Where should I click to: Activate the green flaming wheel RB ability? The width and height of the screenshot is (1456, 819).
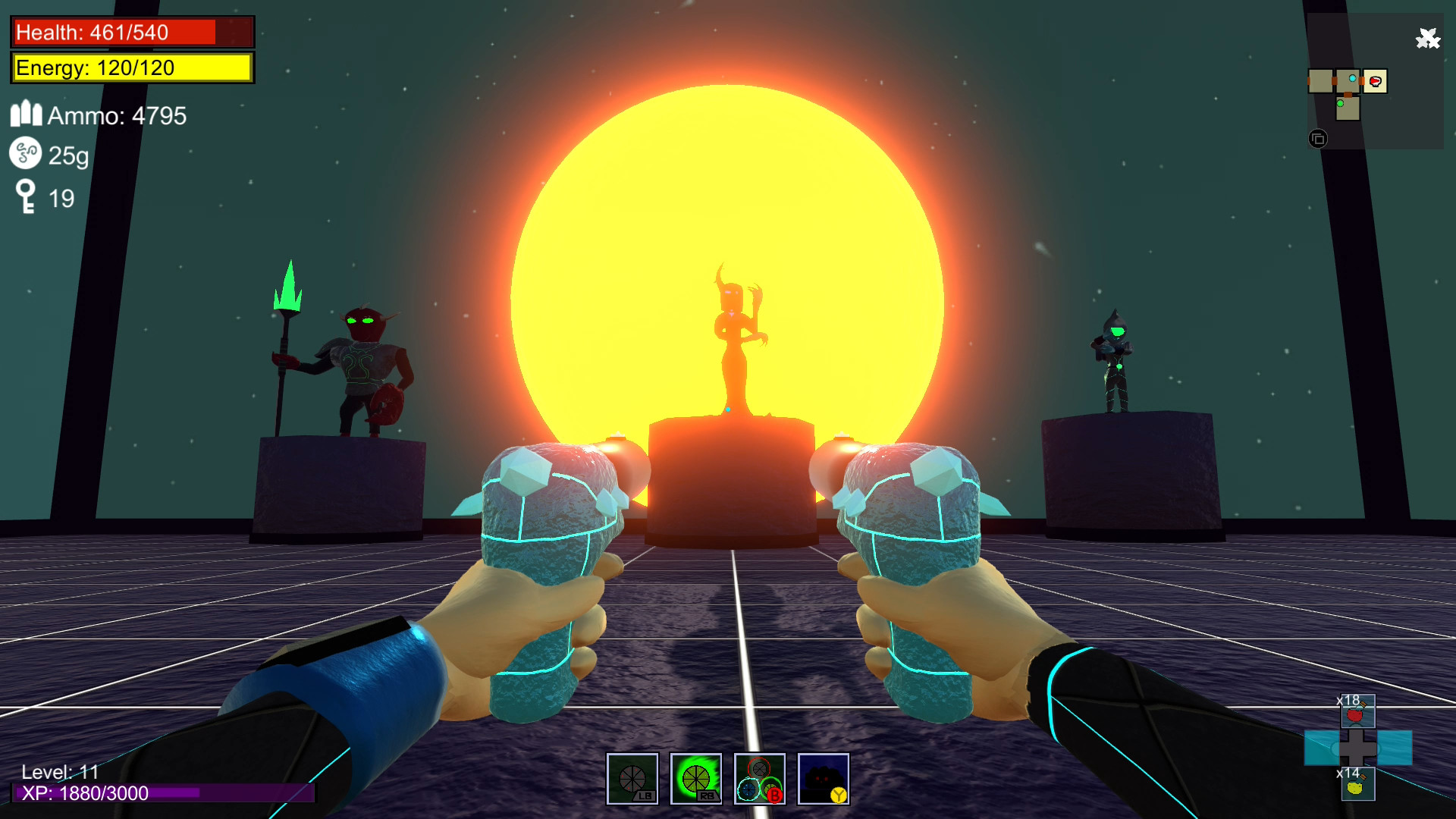(696, 778)
